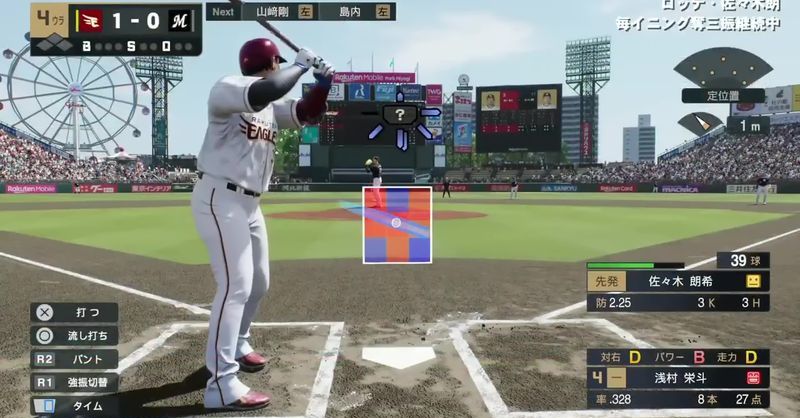
Task: Select the バント bunt command
Action: (73, 358)
